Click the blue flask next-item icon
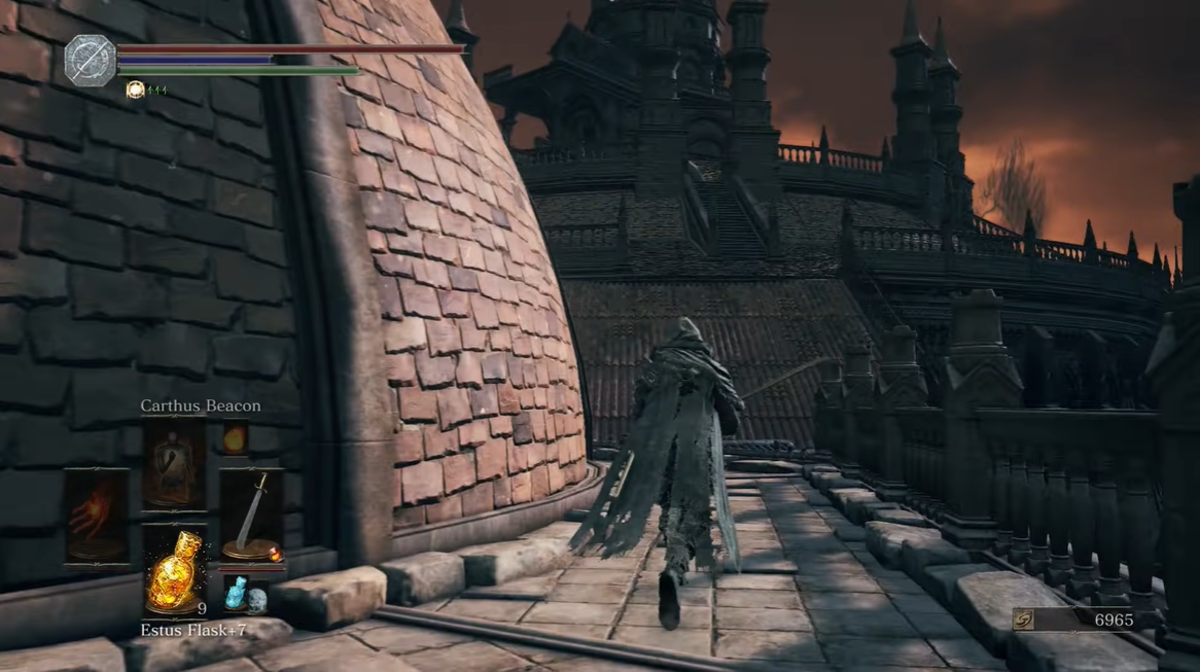 pyautogui.click(x=236, y=594)
